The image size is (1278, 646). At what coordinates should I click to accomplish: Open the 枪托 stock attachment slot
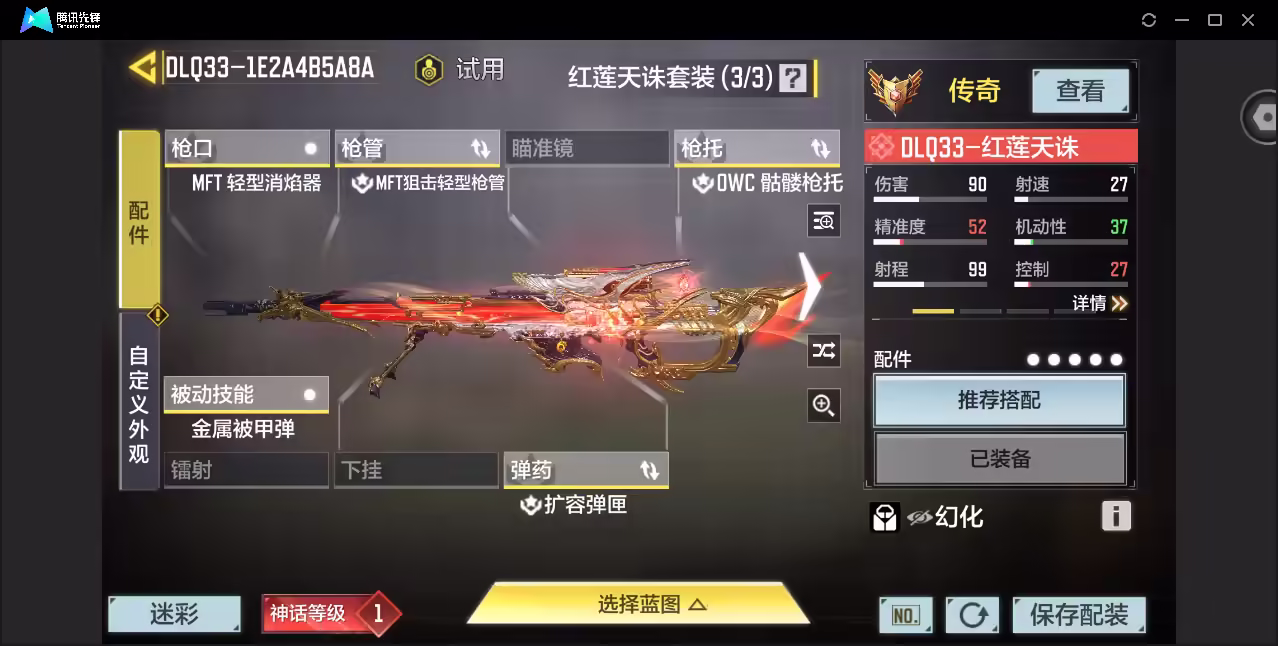(756, 148)
